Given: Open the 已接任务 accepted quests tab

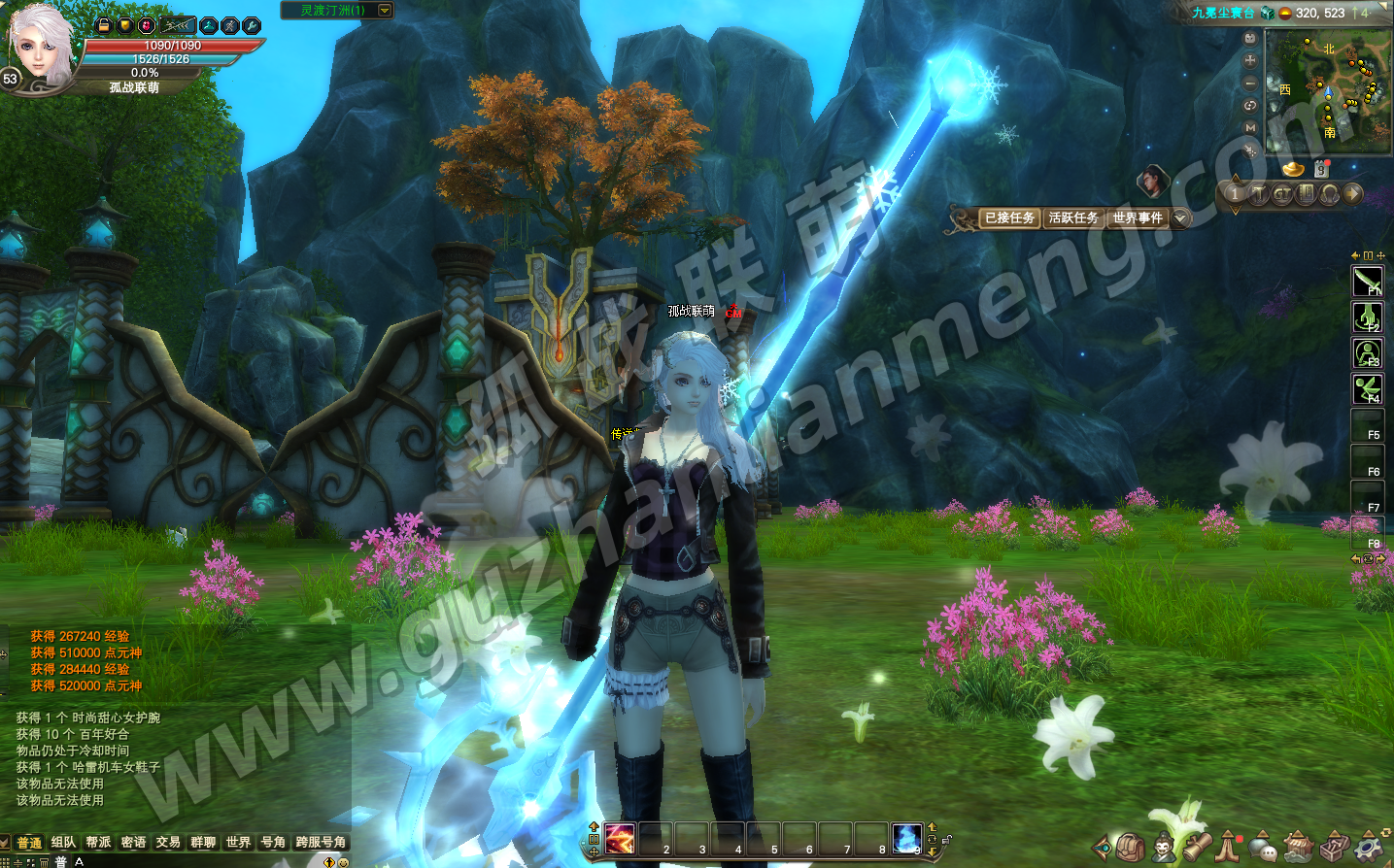Looking at the screenshot, I should [x=1009, y=218].
